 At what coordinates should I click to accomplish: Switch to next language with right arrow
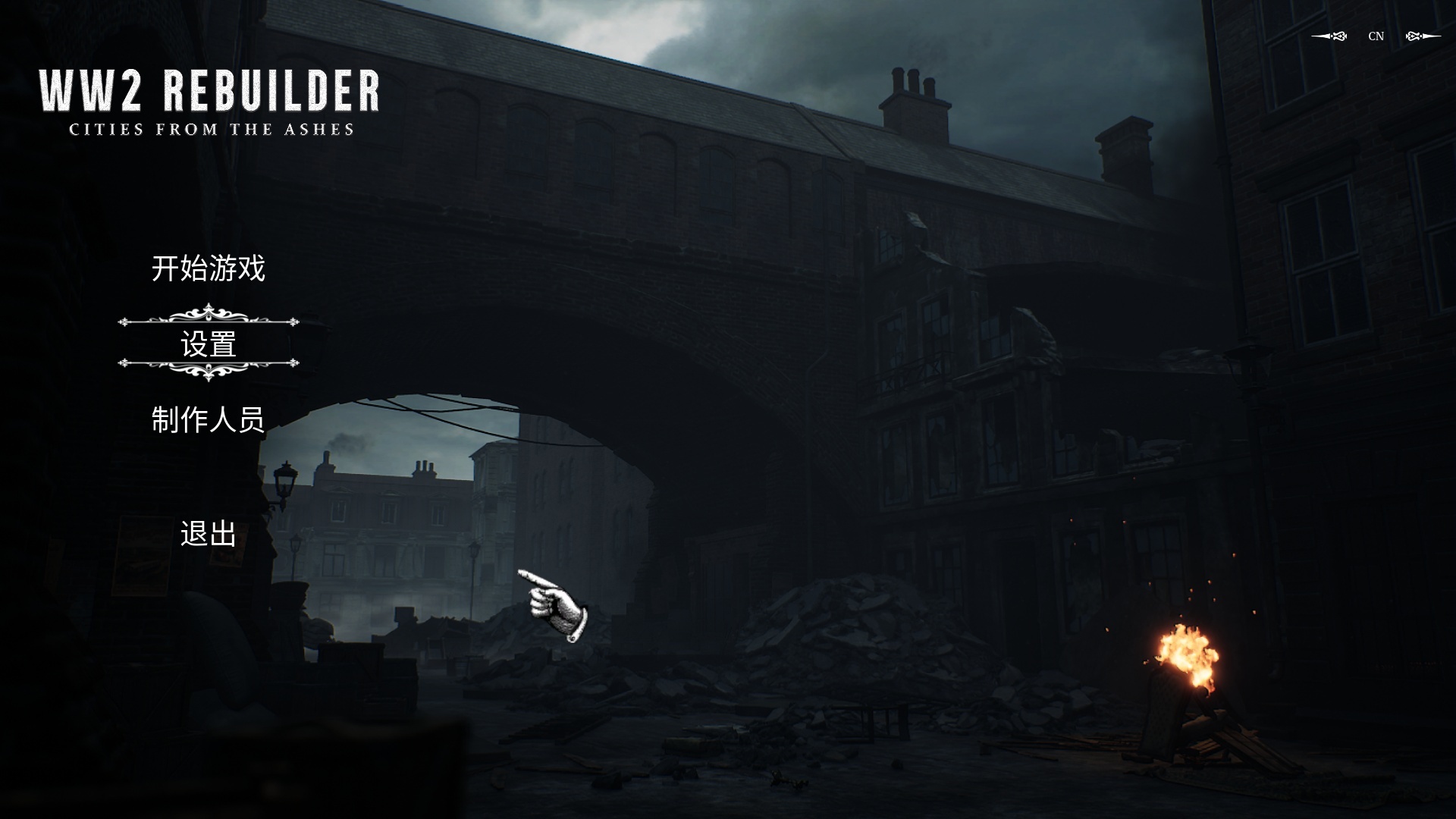1423,36
